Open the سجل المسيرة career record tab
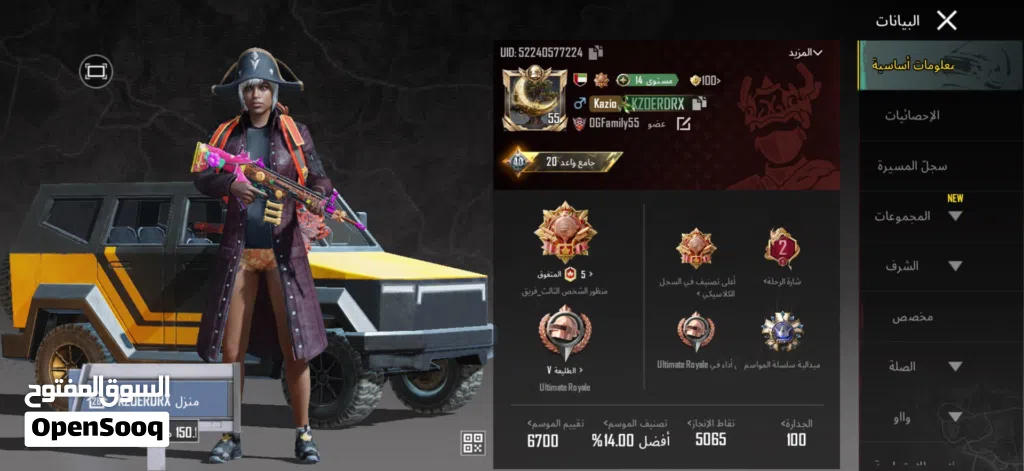This screenshot has height=471, width=1024. tap(913, 166)
